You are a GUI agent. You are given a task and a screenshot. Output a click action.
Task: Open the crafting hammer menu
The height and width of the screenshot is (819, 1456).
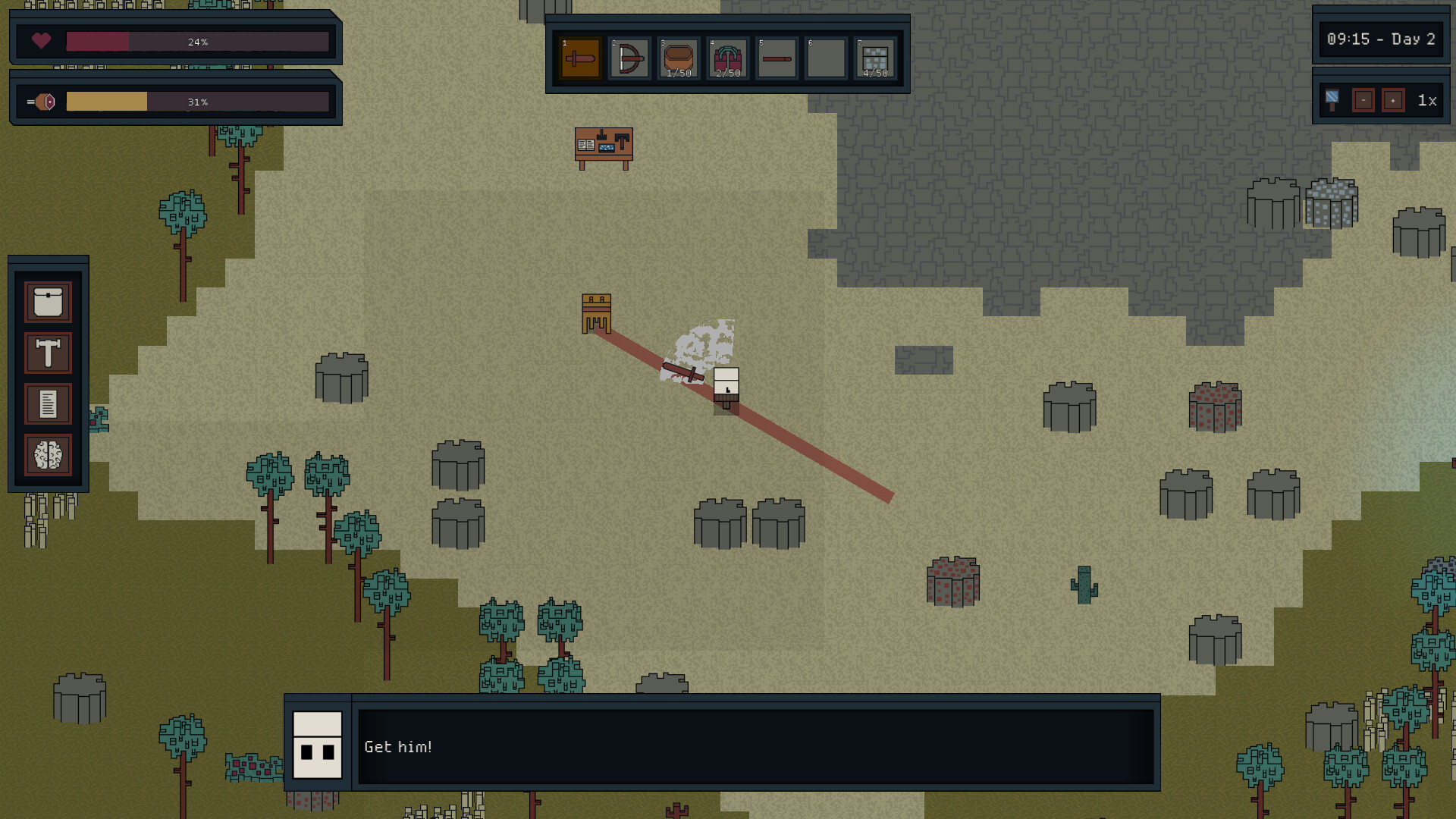tap(47, 353)
